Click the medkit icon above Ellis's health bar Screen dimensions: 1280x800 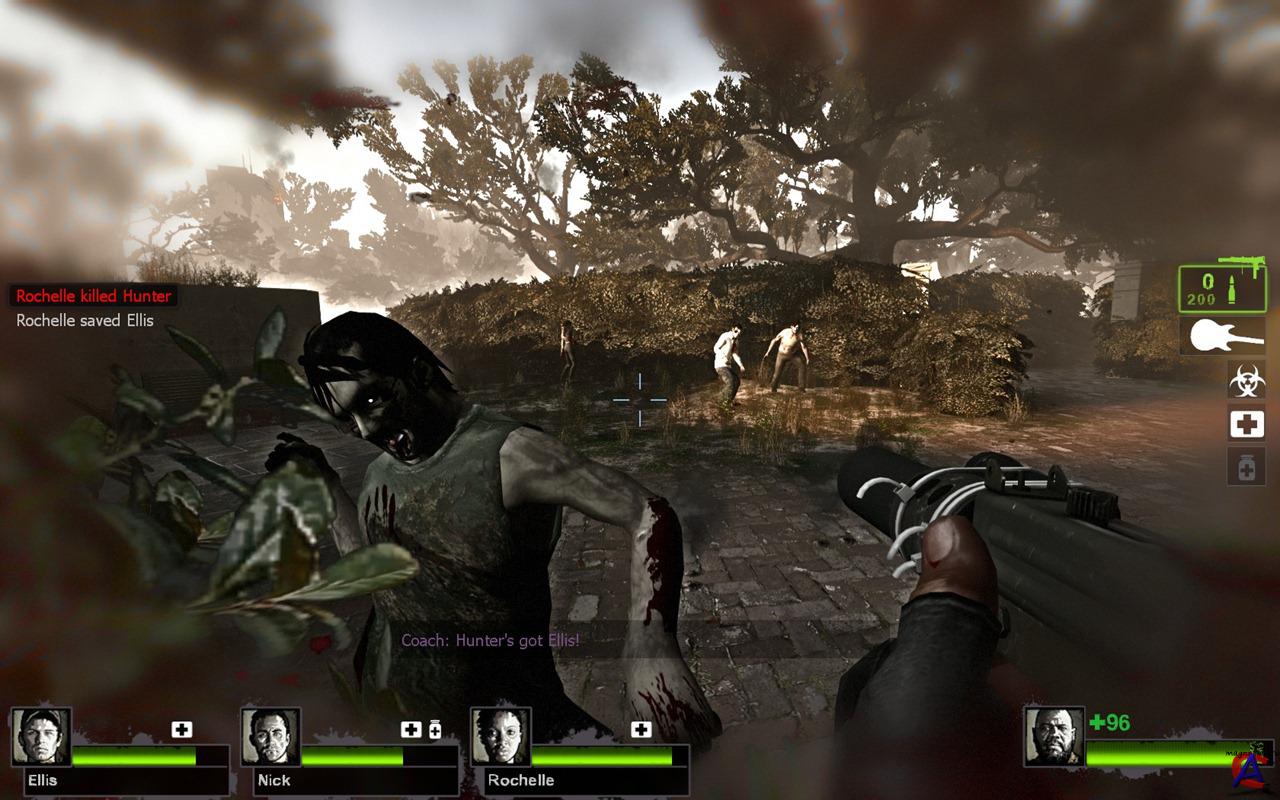coord(181,730)
